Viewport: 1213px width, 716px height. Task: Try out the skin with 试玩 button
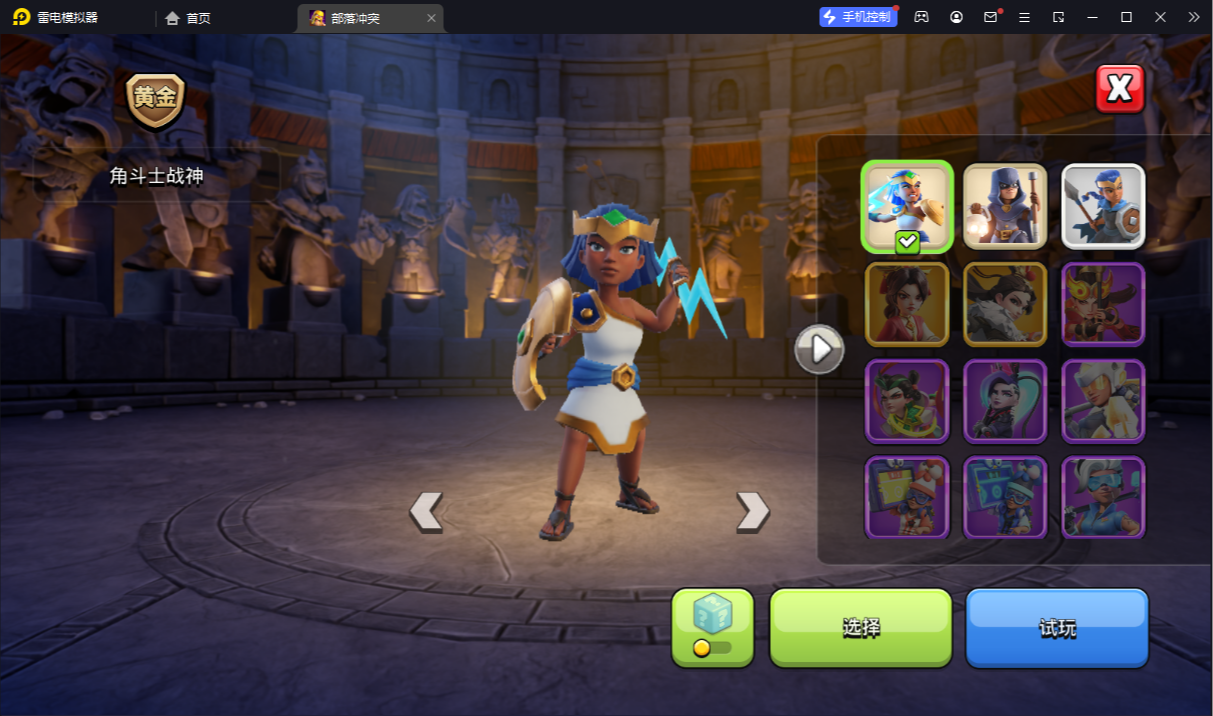1057,627
